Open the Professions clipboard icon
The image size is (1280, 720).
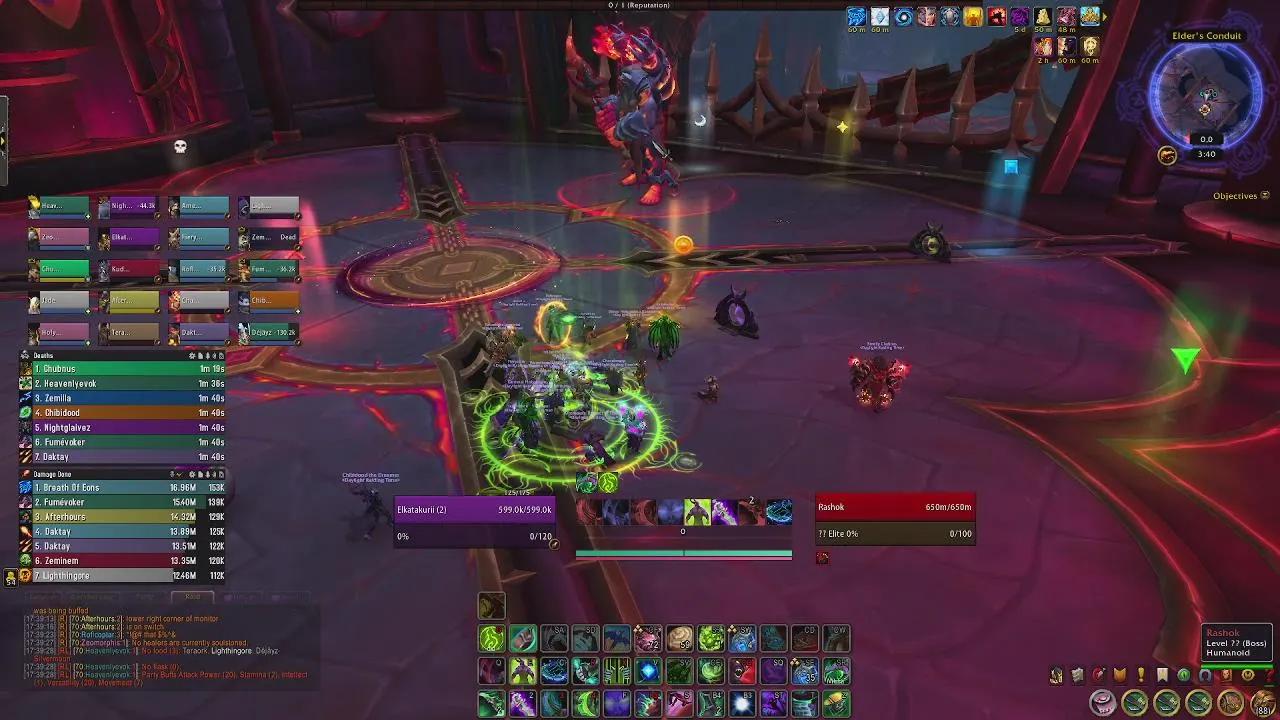coord(1077,675)
